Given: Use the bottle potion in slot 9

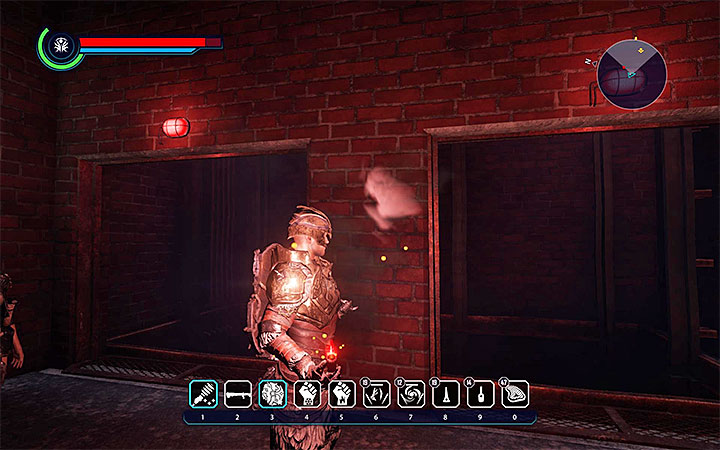Looking at the screenshot, I should (x=479, y=393).
